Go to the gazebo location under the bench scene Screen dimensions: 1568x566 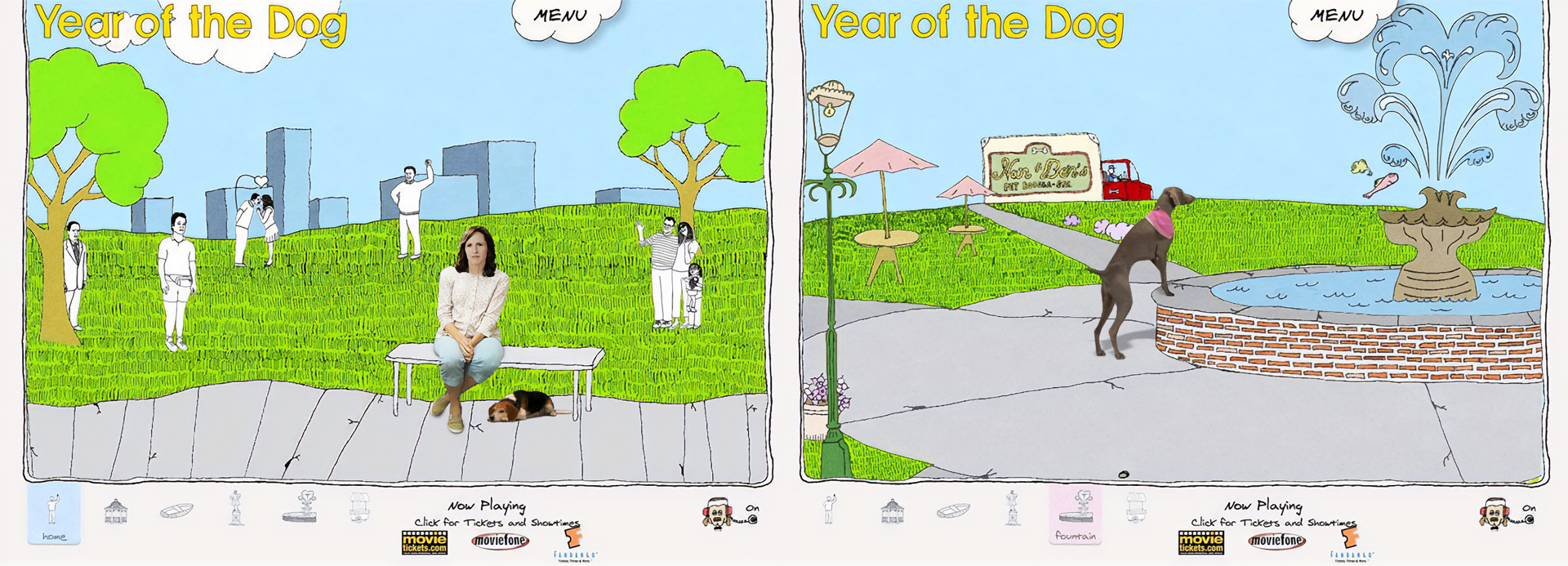(x=116, y=511)
